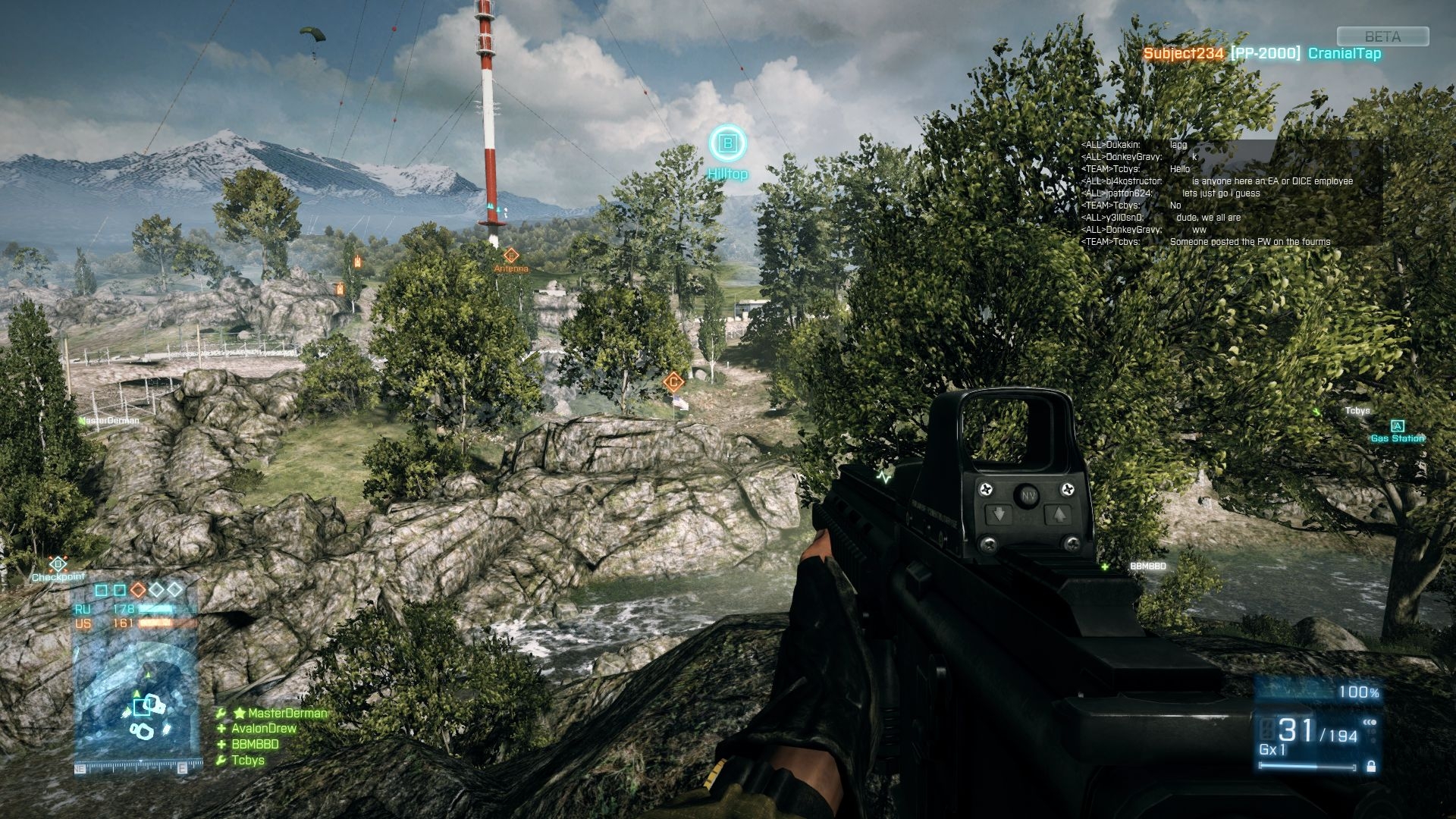Image resolution: width=1456 pixels, height=819 pixels.
Task: Click the Antenna objective marker
Action: coord(510,256)
